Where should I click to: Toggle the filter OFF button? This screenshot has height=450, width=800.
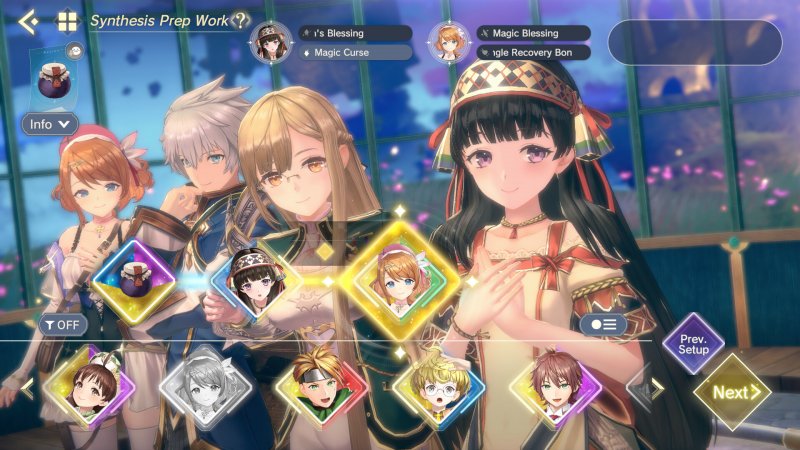click(63, 324)
